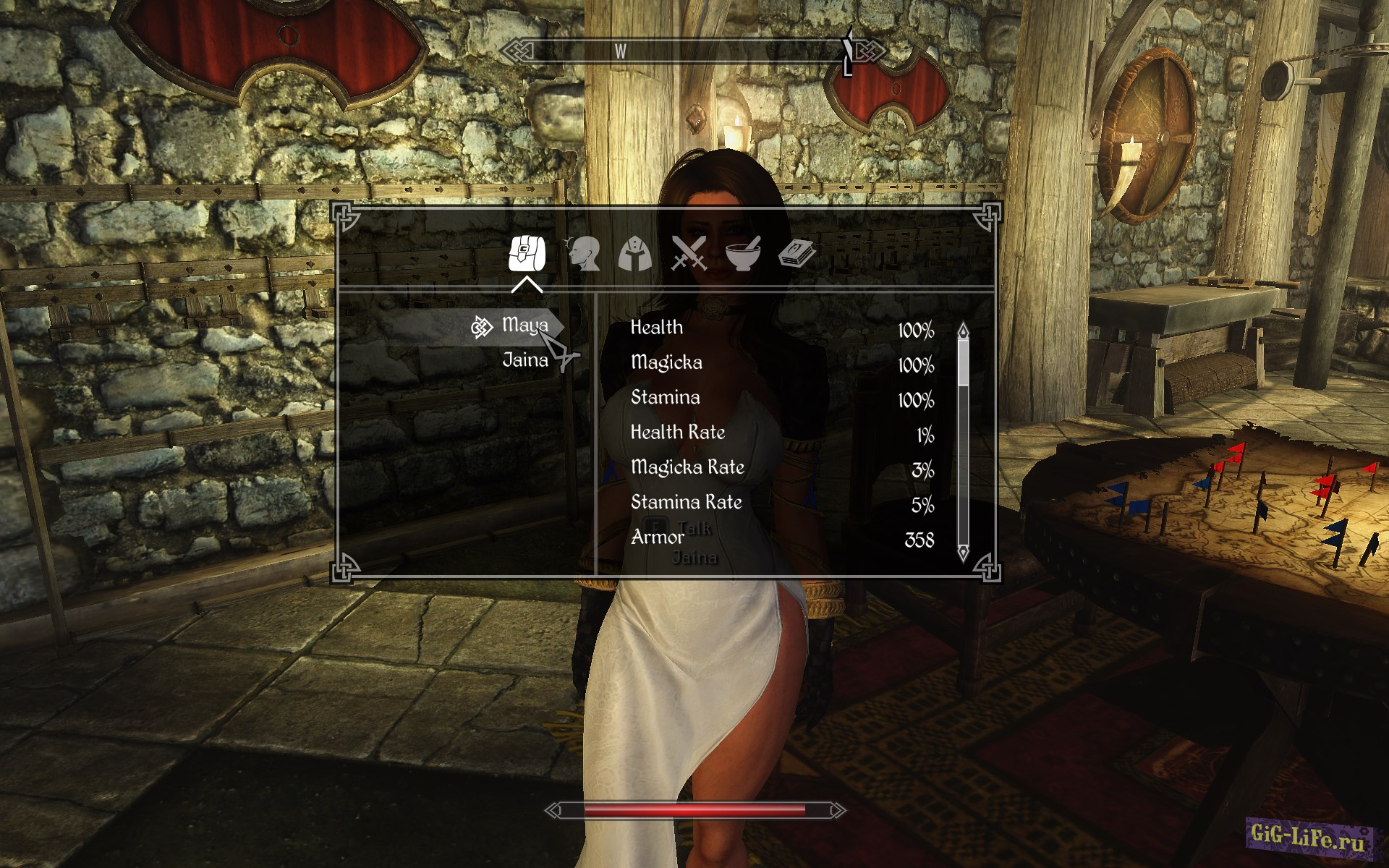1389x868 pixels.
Task: Open the backpack stats tab
Action: pos(527,254)
